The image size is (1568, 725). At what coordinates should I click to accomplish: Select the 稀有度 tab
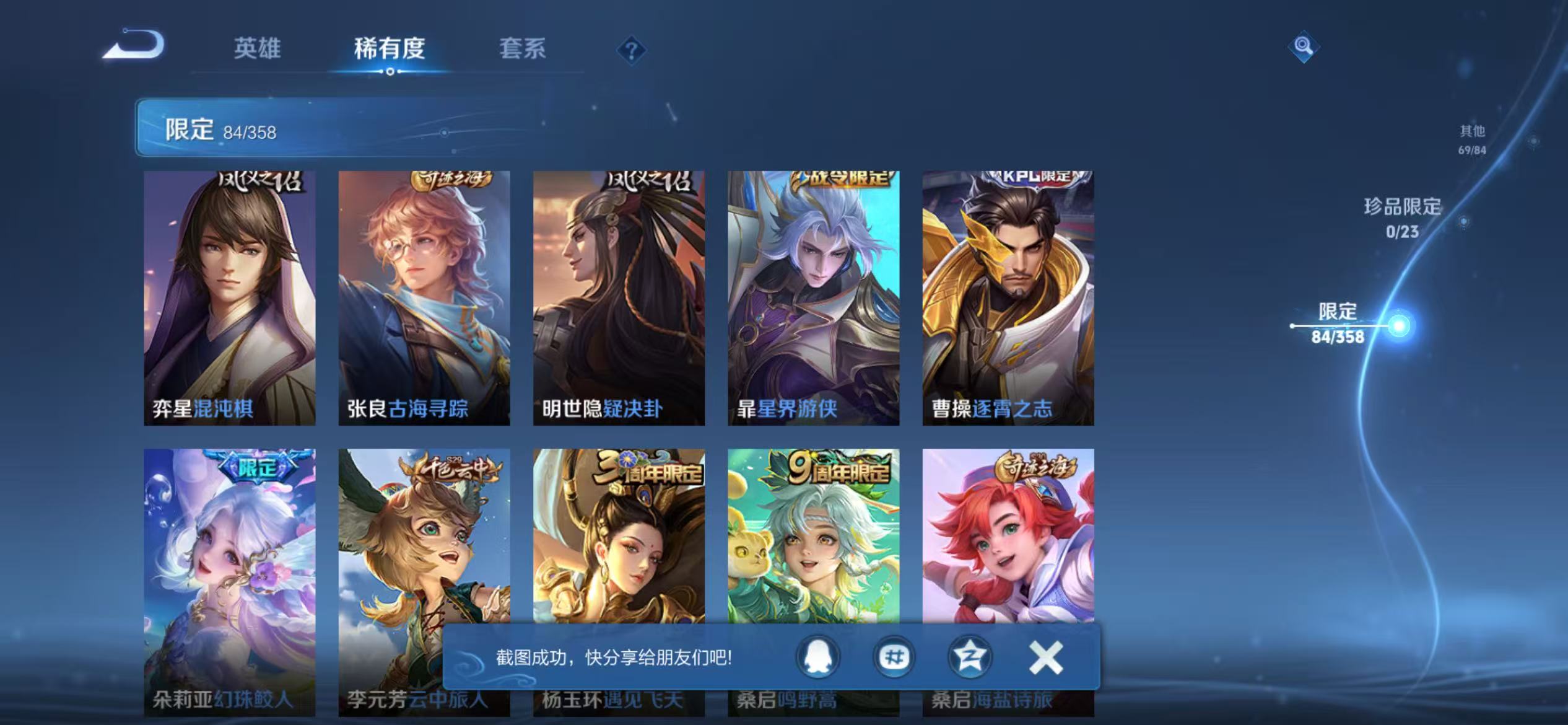coord(390,50)
